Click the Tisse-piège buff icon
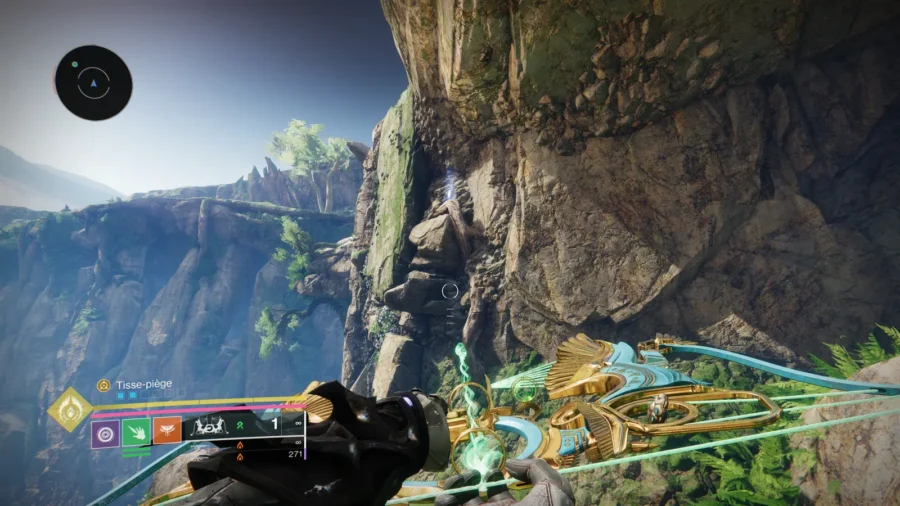This screenshot has width=900, height=506. (x=103, y=385)
